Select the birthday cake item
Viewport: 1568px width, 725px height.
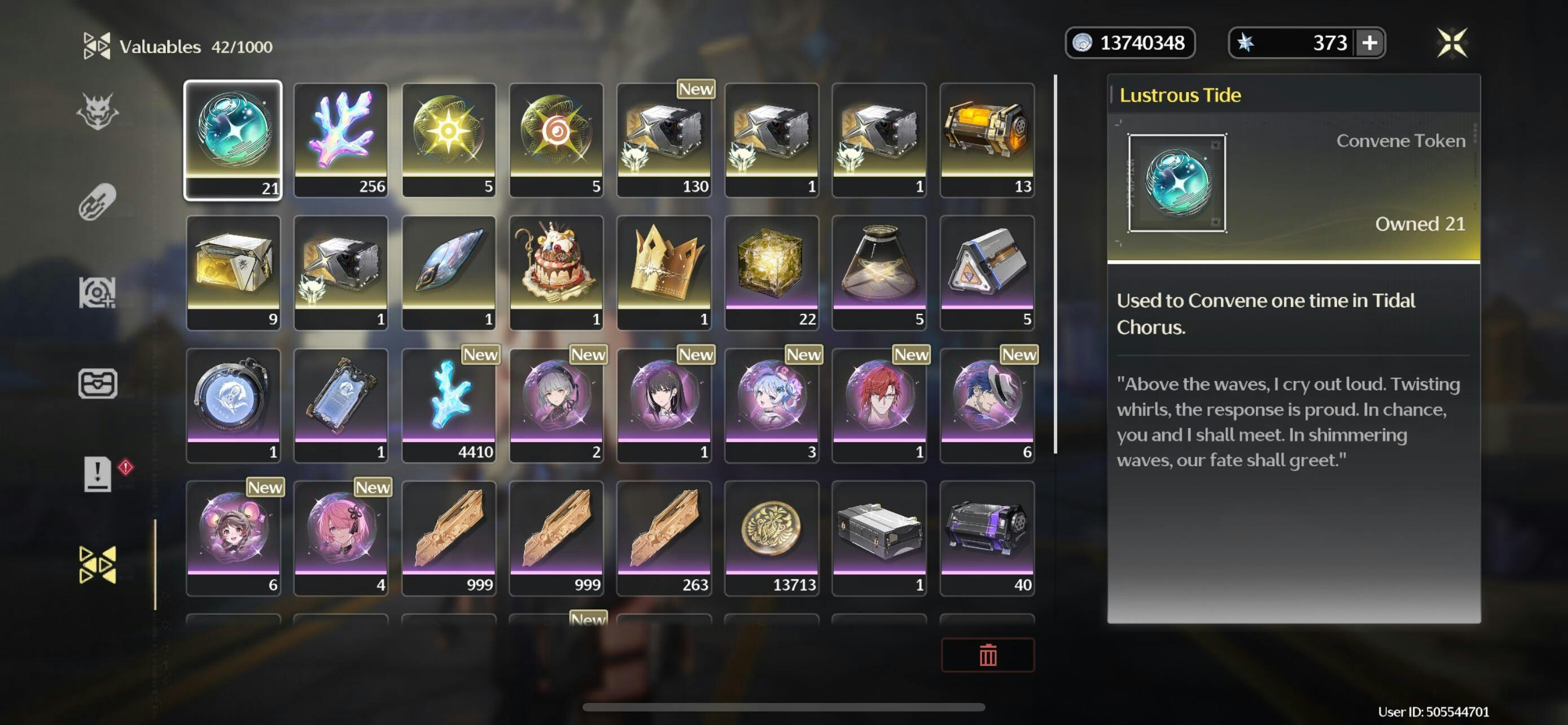(x=556, y=272)
